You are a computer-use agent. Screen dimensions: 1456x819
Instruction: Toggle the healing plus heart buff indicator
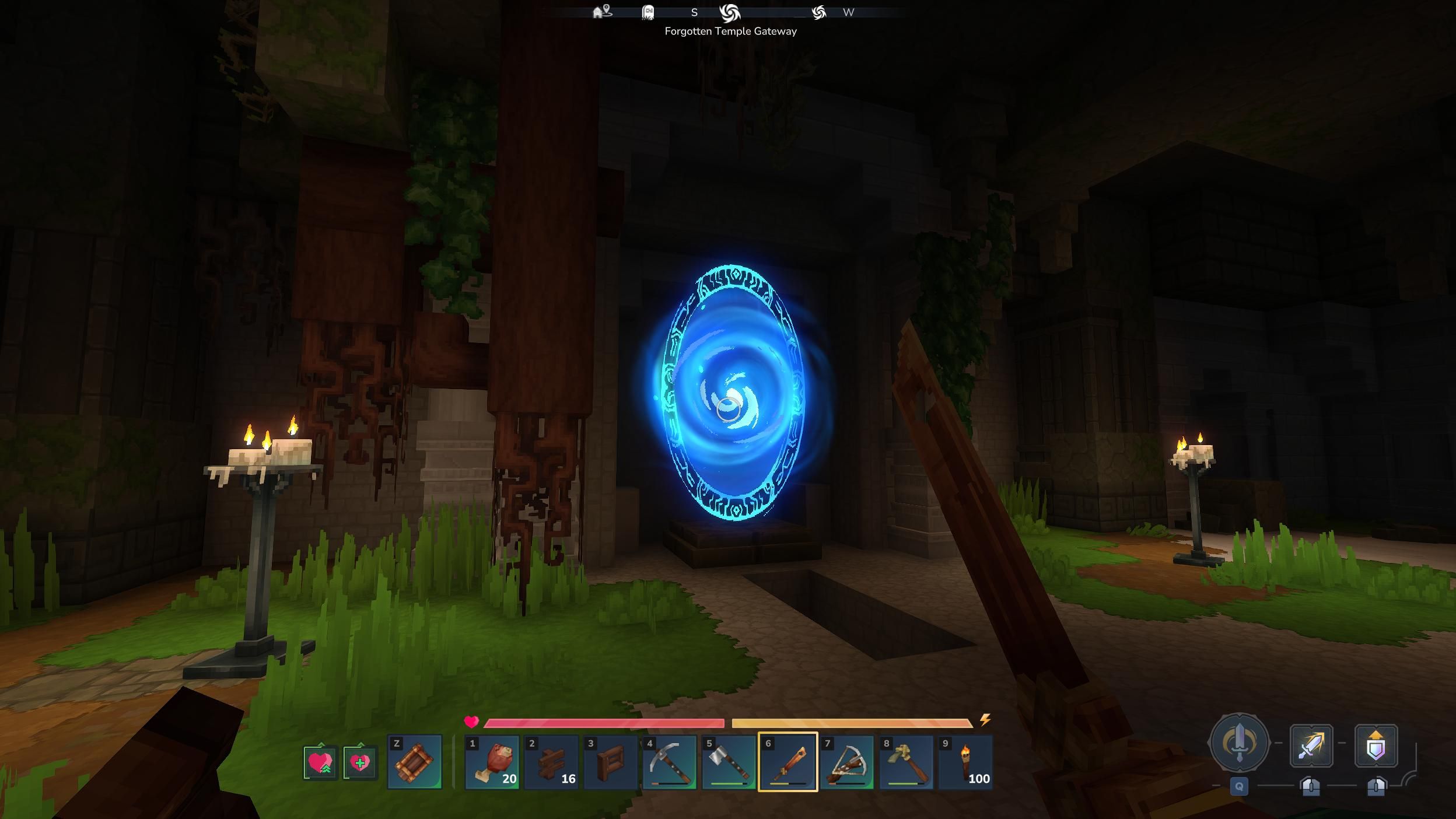point(360,762)
